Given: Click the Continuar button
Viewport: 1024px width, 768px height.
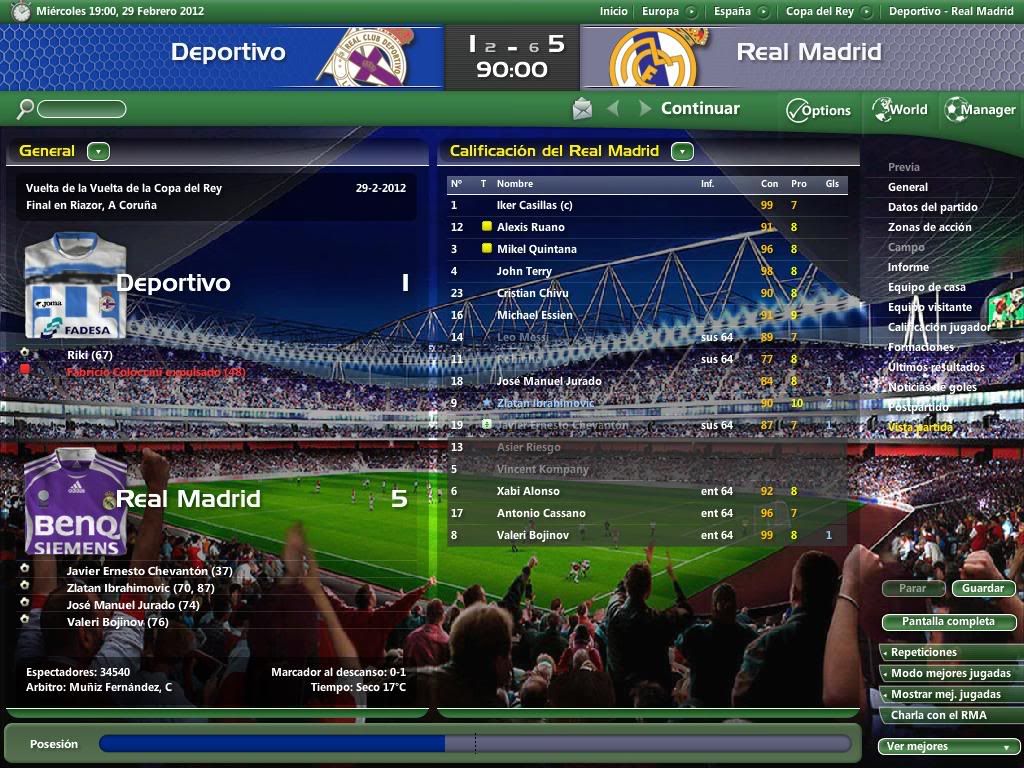Looking at the screenshot, I should click(x=699, y=109).
